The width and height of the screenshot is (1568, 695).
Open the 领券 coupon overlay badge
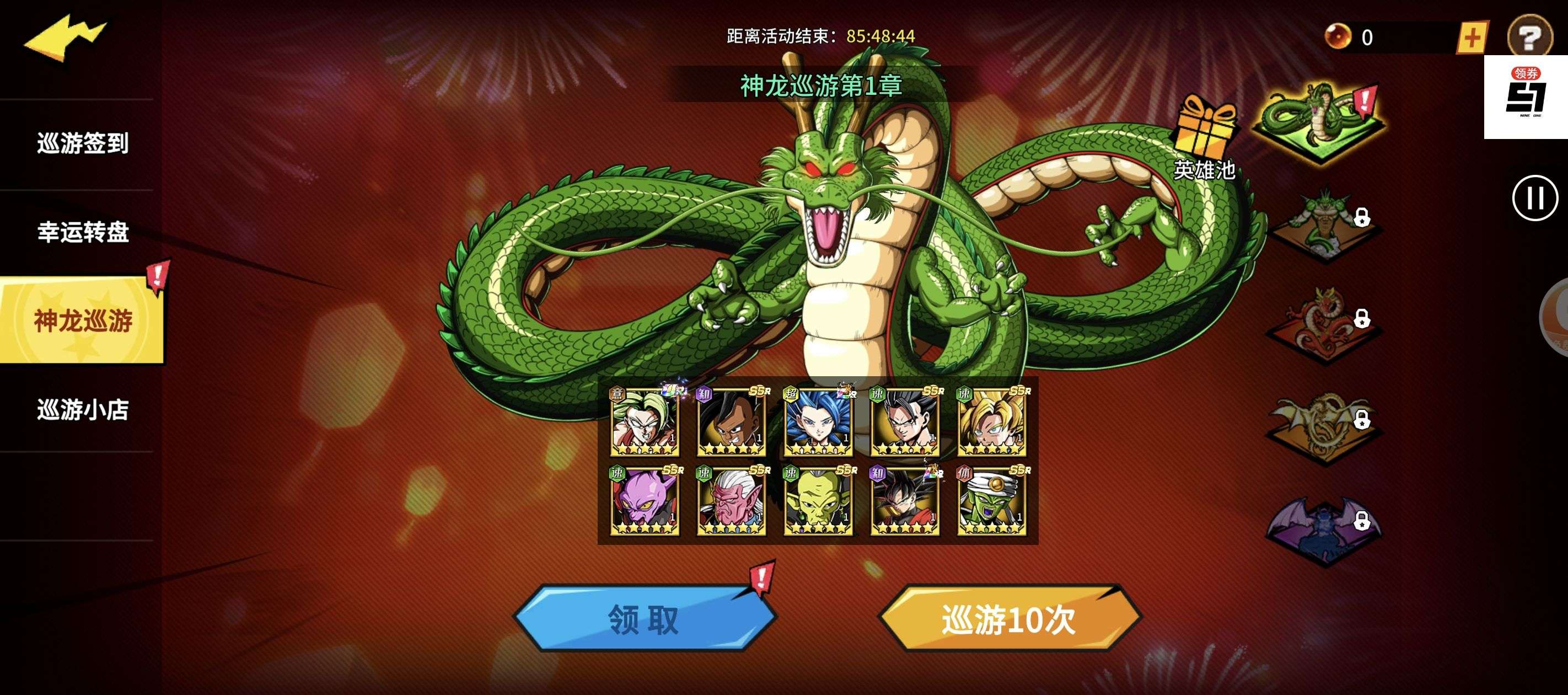pyautogui.click(x=1526, y=98)
